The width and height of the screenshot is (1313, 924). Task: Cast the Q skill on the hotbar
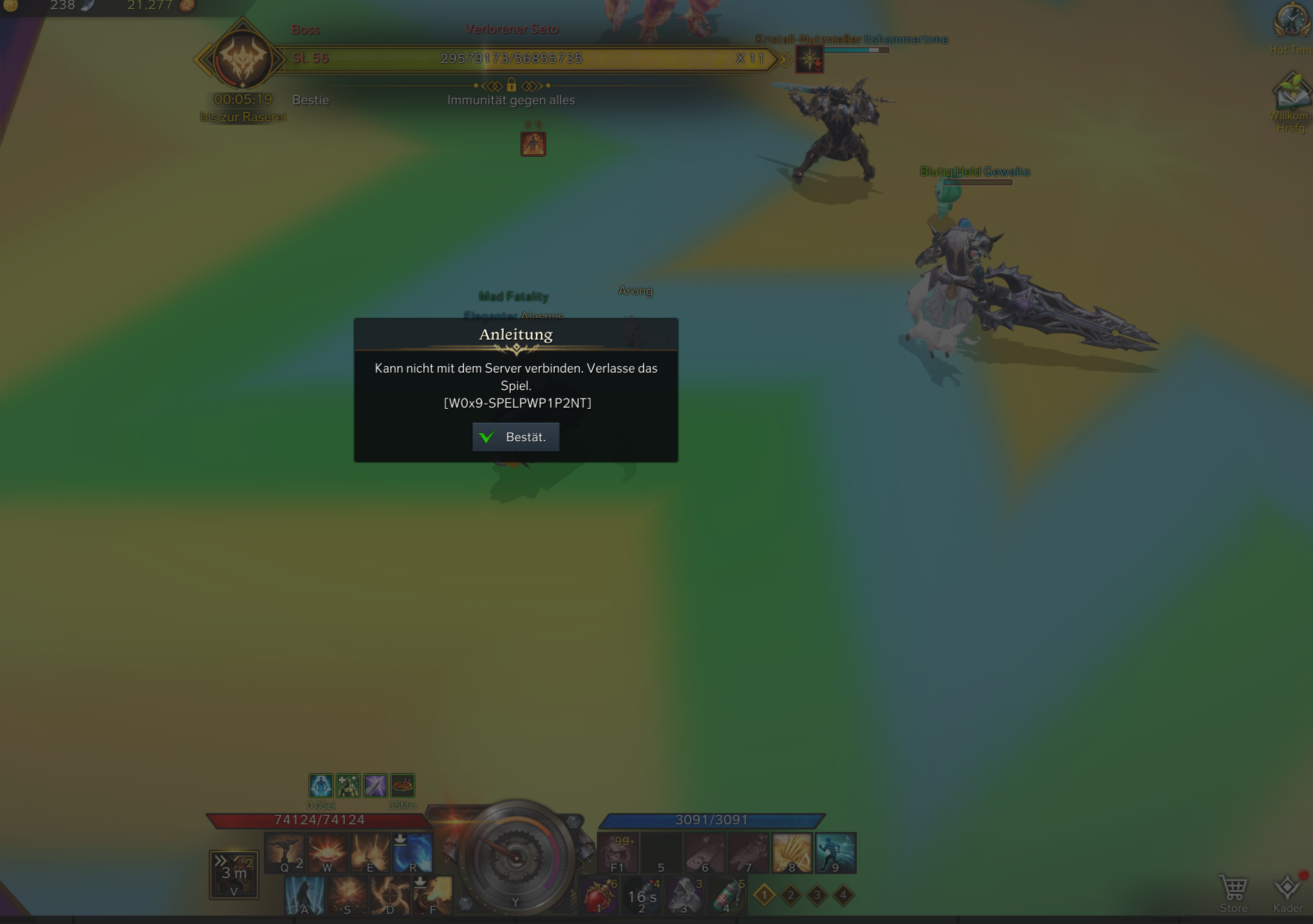(x=285, y=852)
